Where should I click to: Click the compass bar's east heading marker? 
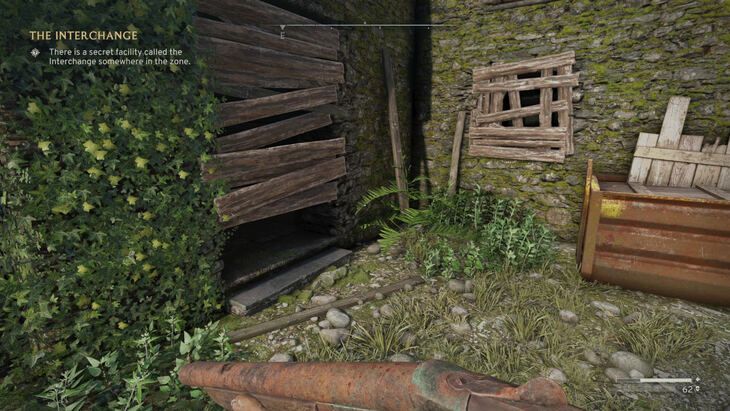(x=283, y=34)
